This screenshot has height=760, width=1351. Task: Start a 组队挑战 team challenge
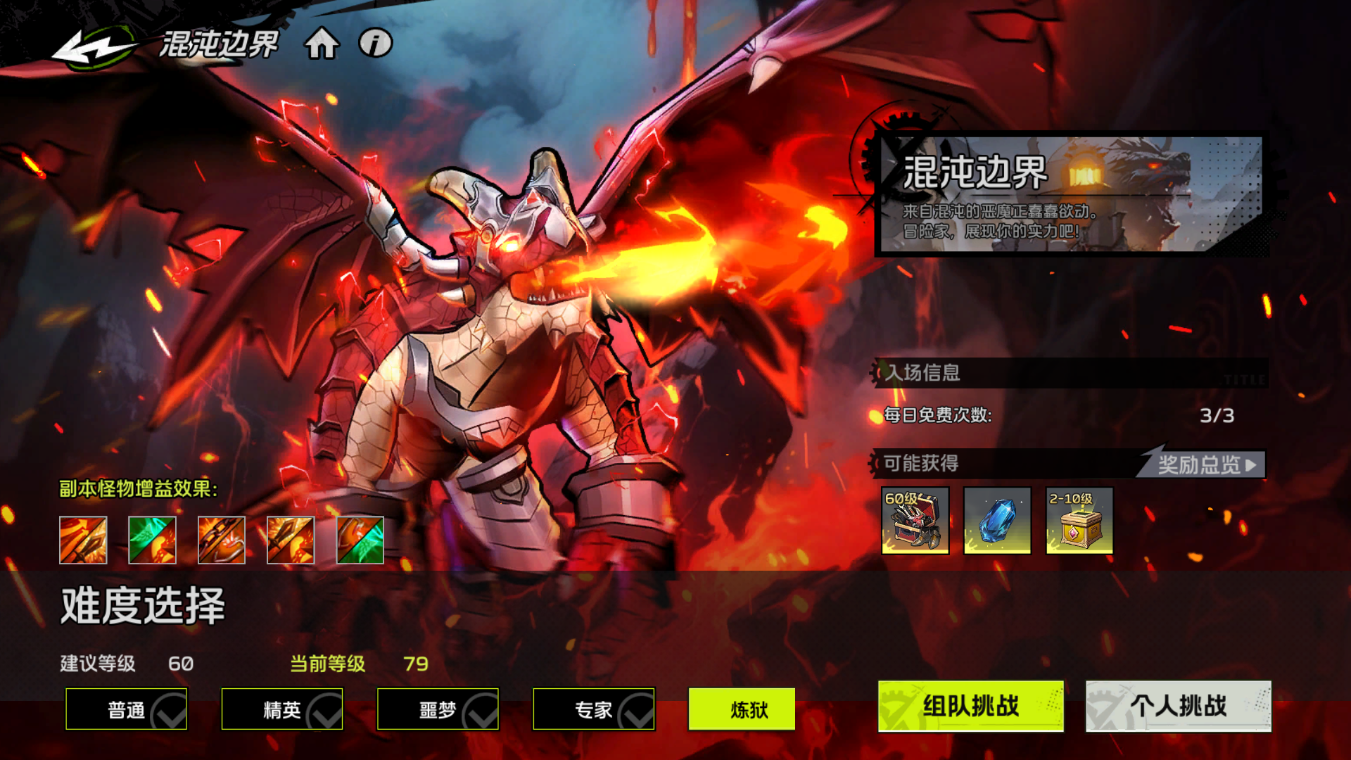point(969,705)
